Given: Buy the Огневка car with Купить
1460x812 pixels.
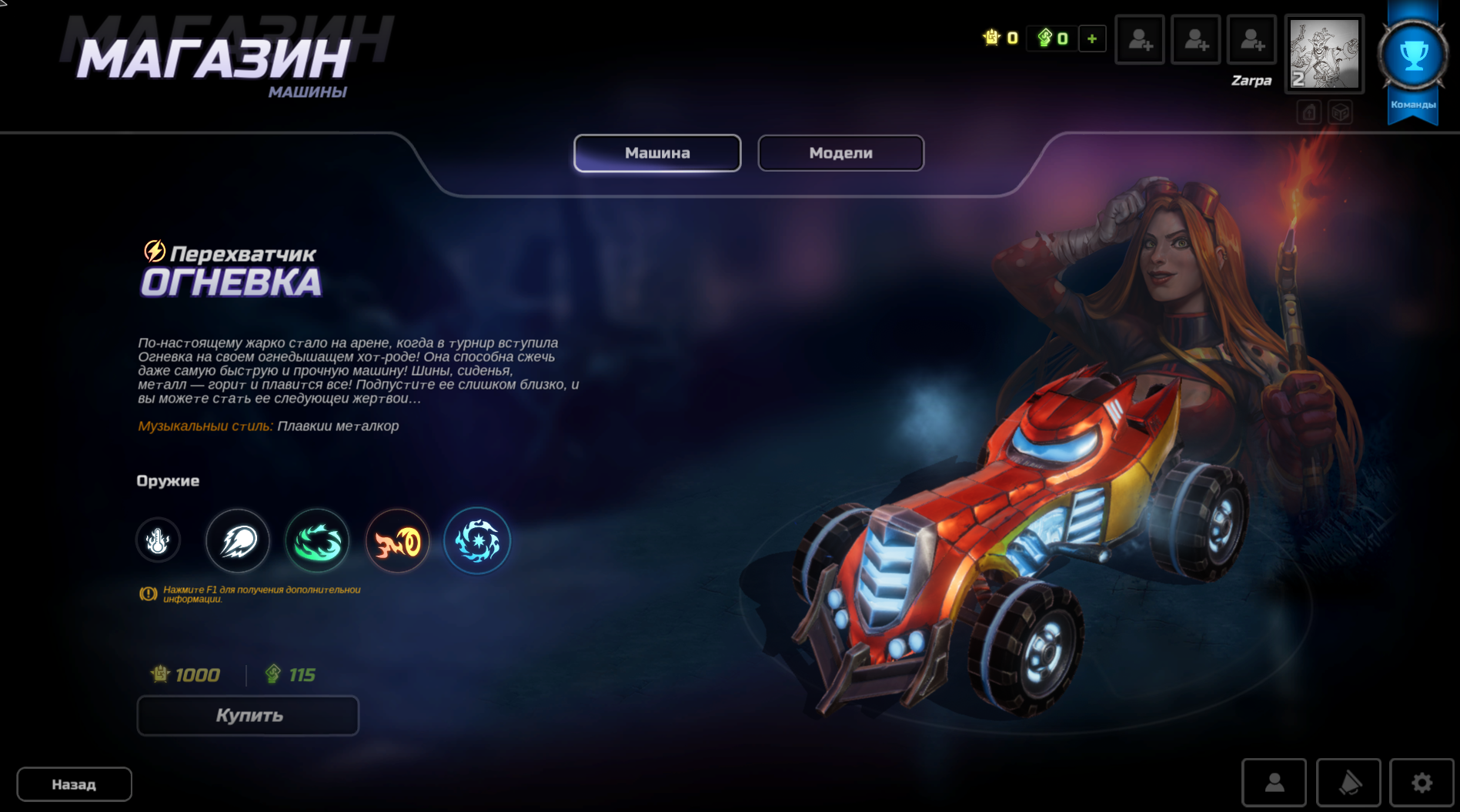Looking at the screenshot, I should [248, 716].
